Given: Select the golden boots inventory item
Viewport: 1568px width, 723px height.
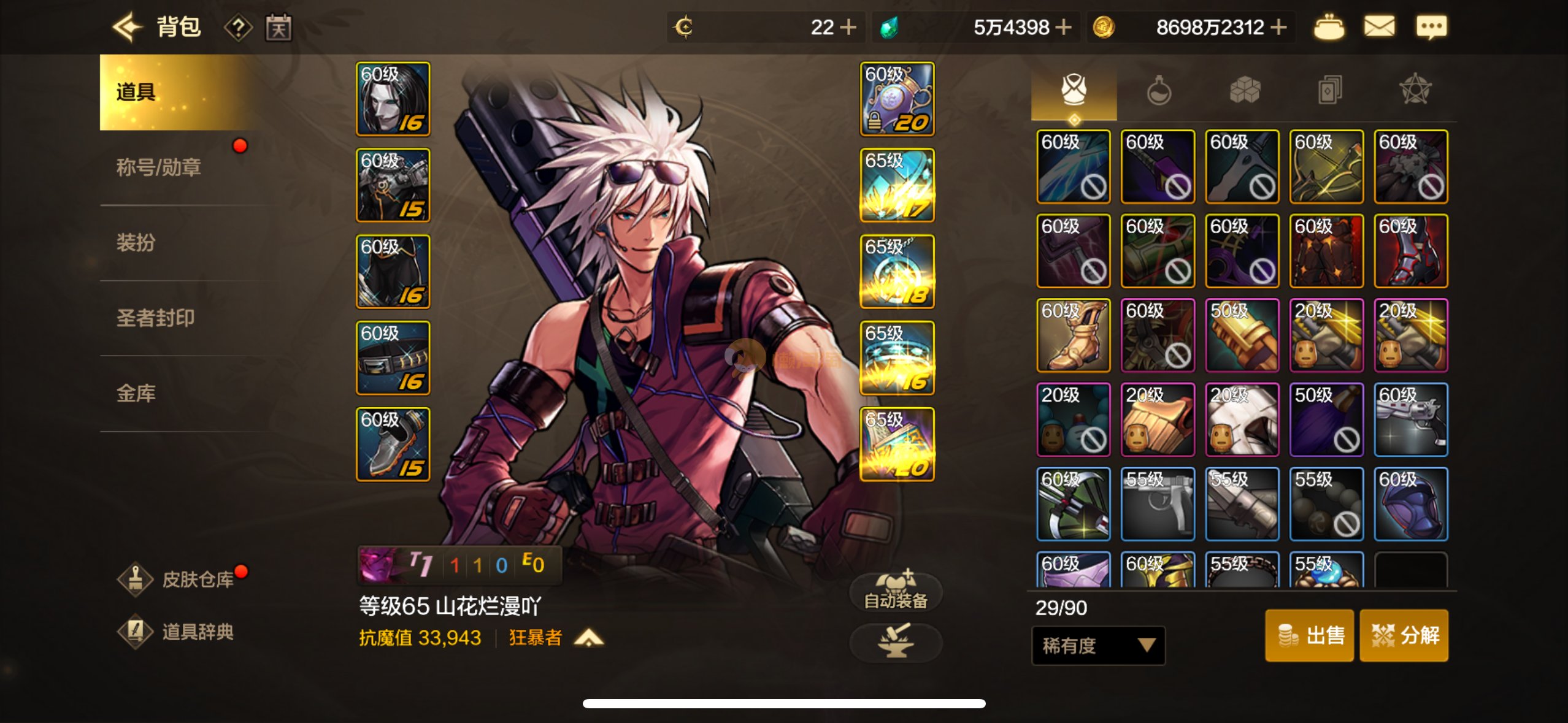Looking at the screenshot, I should (1073, 335).
